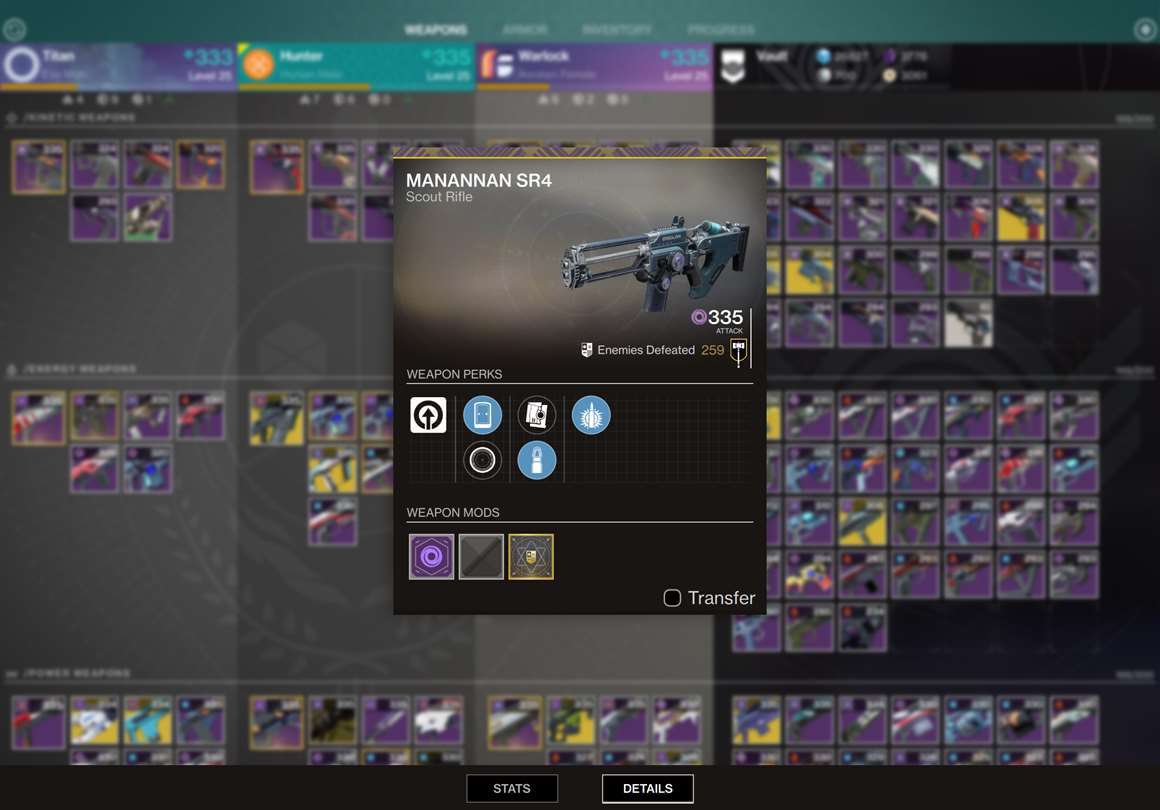1160x810 pixels.
Task: Click the round icon in top-right corner
Action: (1145, 30)
